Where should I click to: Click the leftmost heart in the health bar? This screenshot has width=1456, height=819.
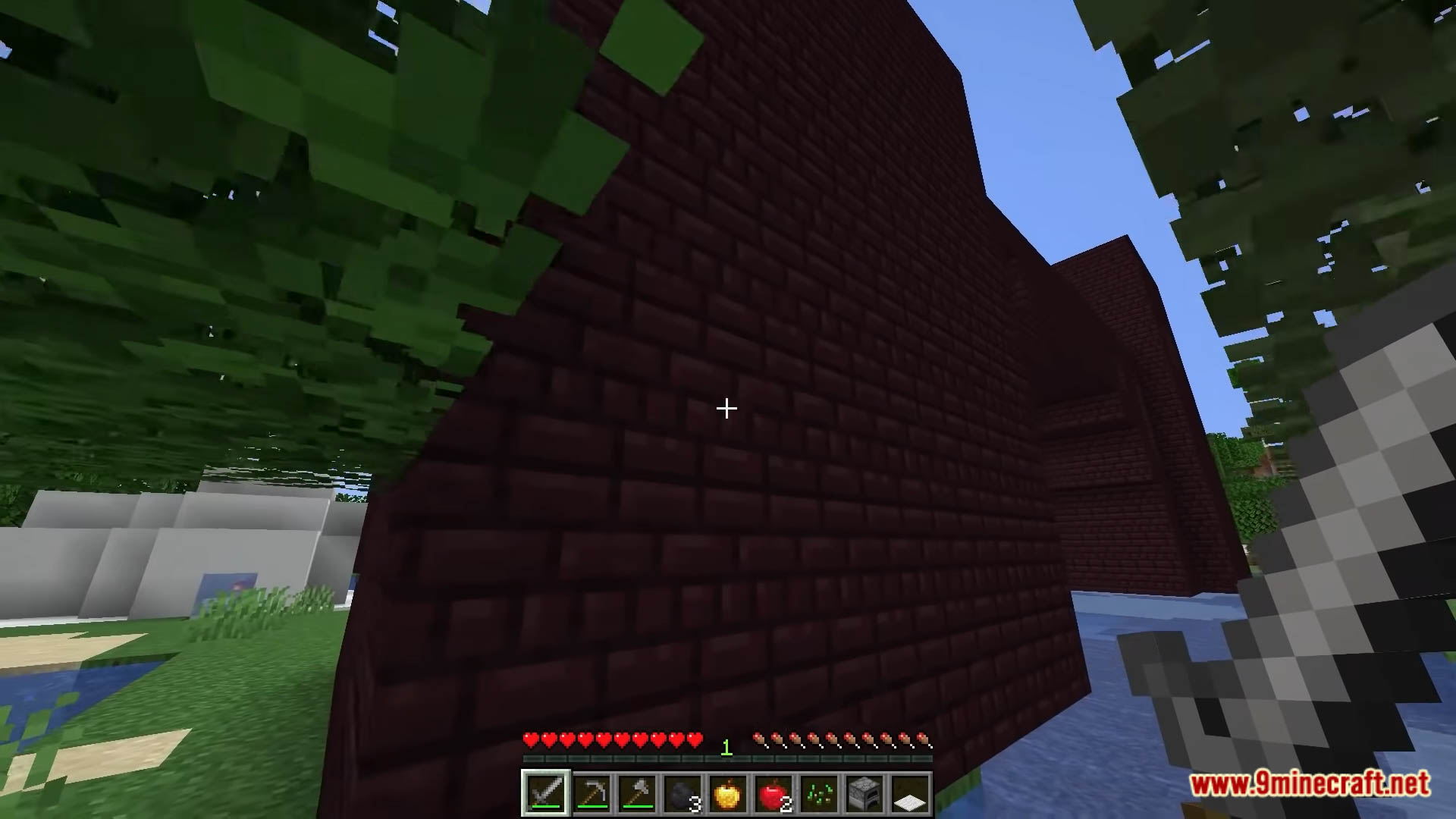[529, 738]
